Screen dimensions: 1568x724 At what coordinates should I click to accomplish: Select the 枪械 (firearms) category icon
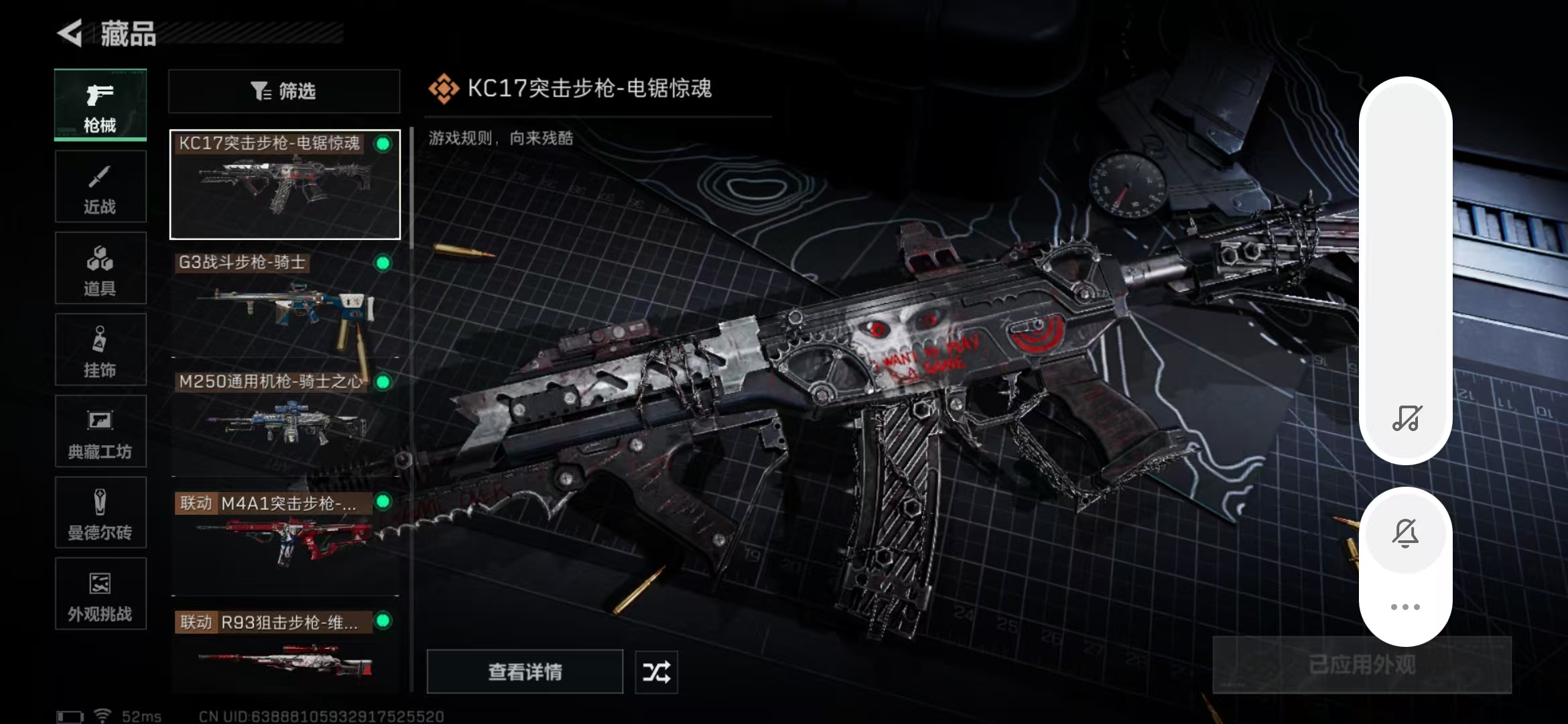click(x=100, y=105)
